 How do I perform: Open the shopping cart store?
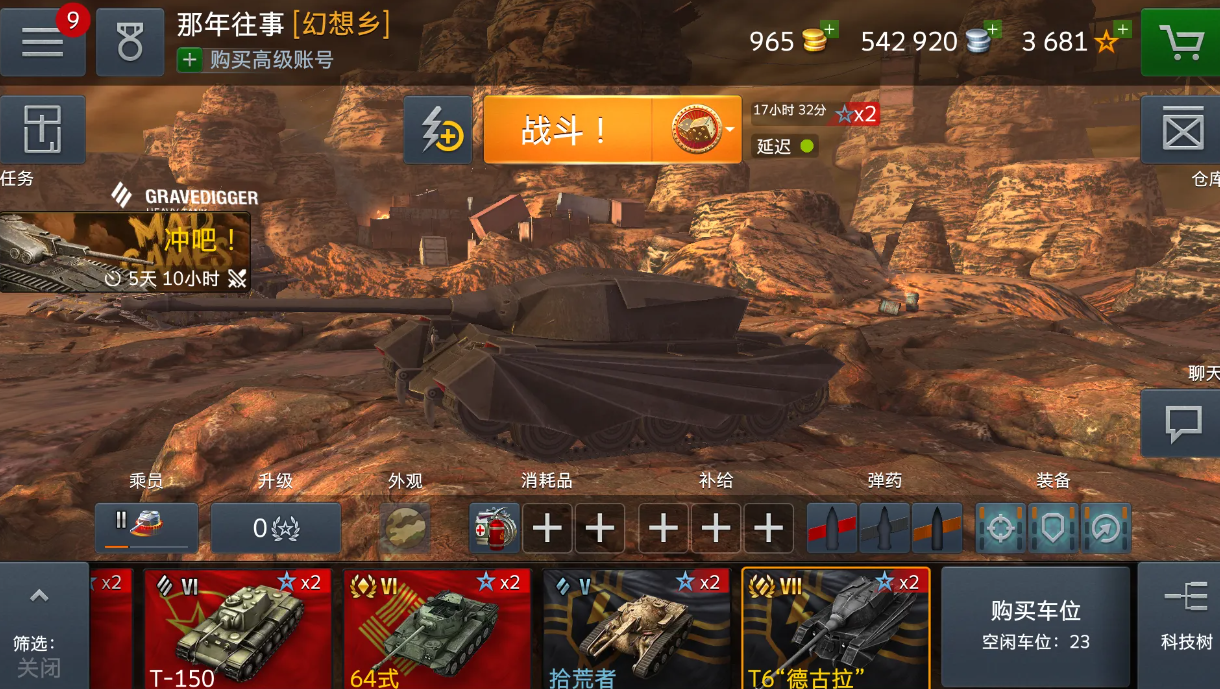(1180, 43)
